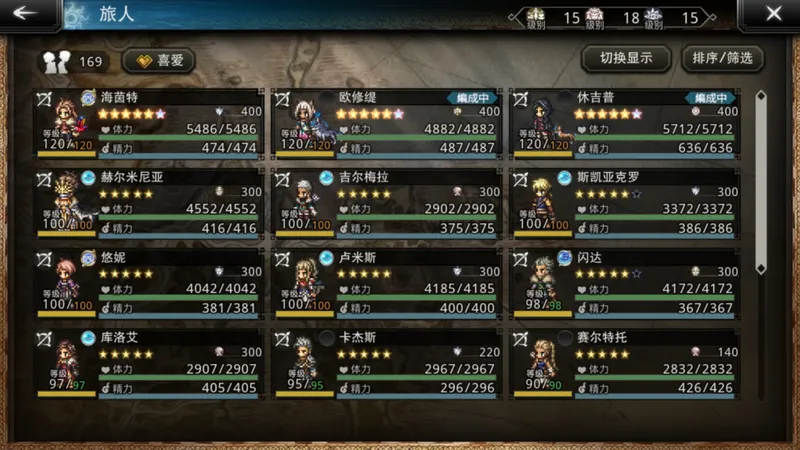Select traveler 海茵特
This screenshot has width=800, height=450.
tap(150, 123)
